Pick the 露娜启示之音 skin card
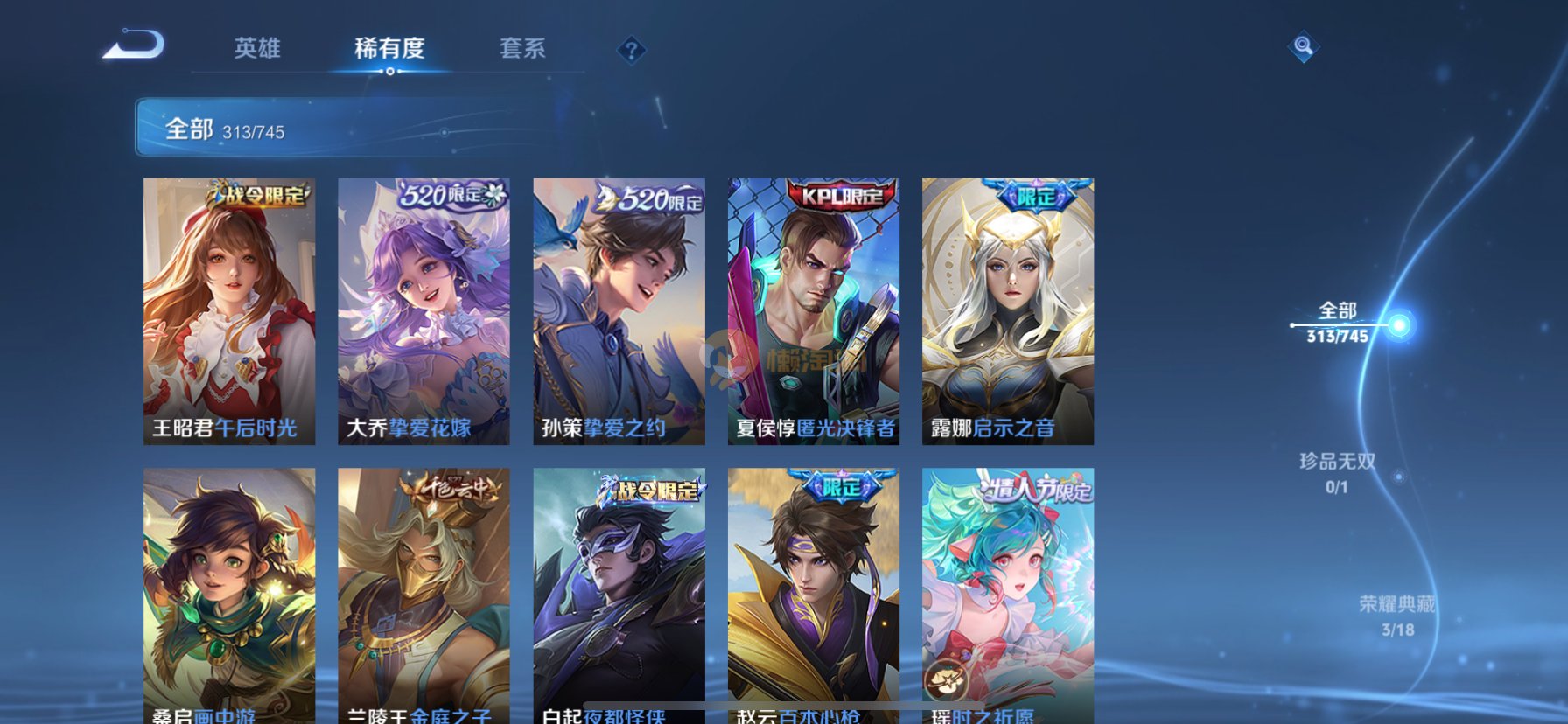Viewport: 1568px width, 724px height. 1007,311
